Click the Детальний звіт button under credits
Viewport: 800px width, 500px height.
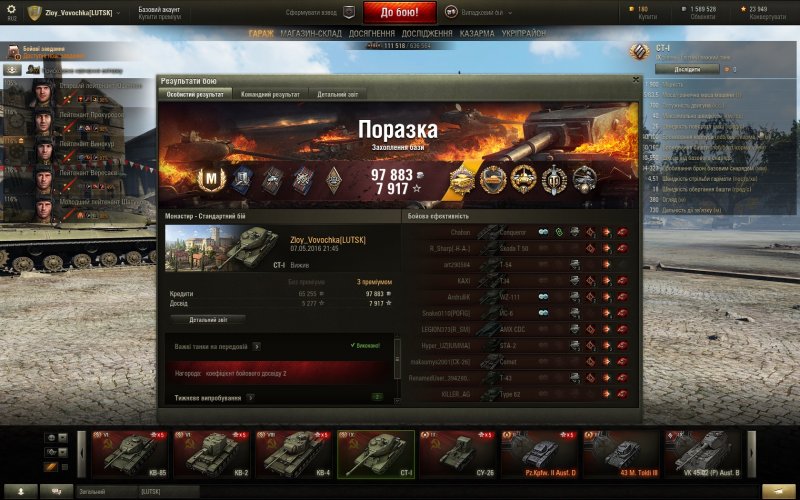(x=209, y=319)
